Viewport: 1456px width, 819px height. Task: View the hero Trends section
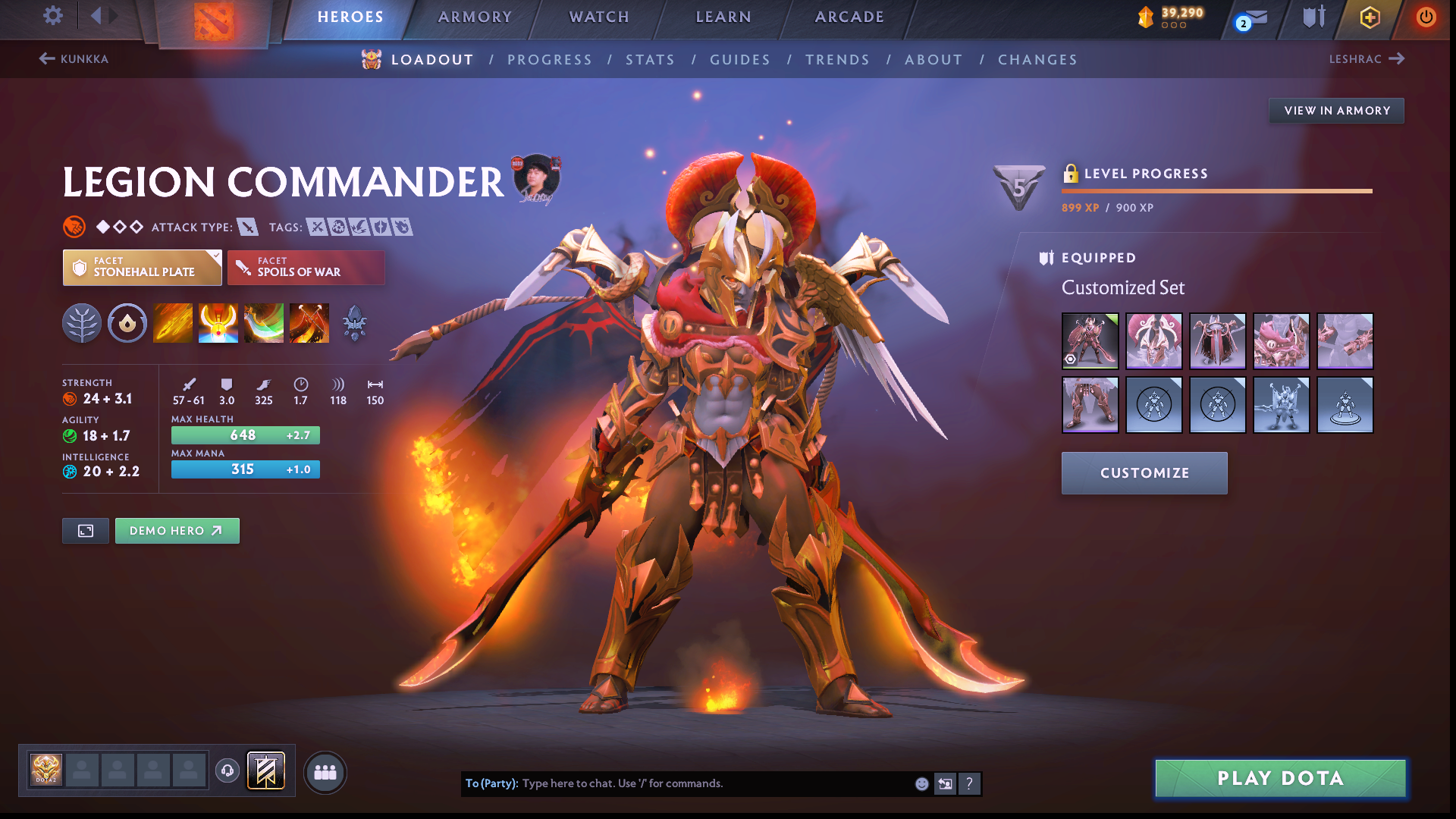point(837,60)
